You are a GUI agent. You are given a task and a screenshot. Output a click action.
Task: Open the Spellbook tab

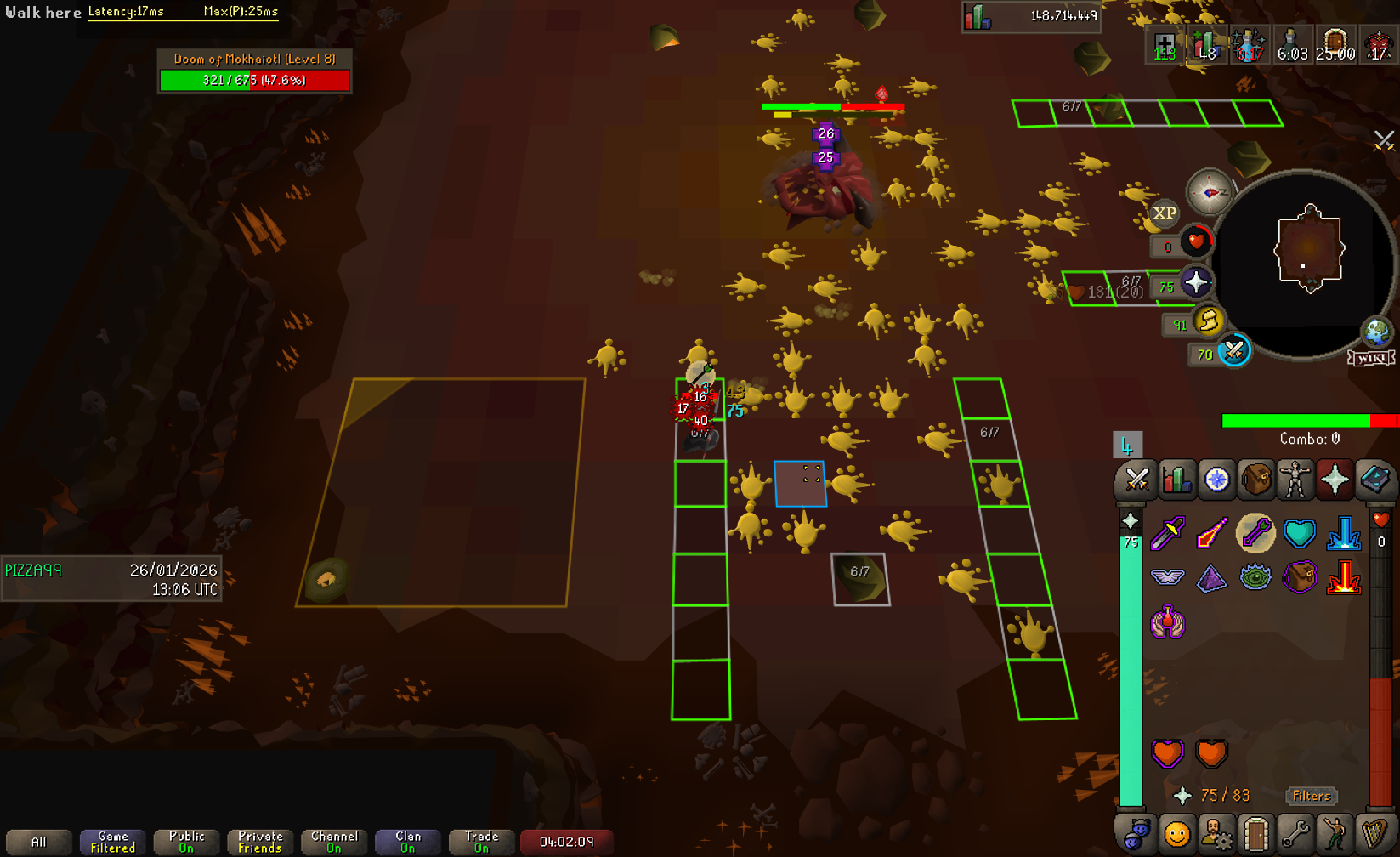pyautogui.click(x=1374, y=480)
